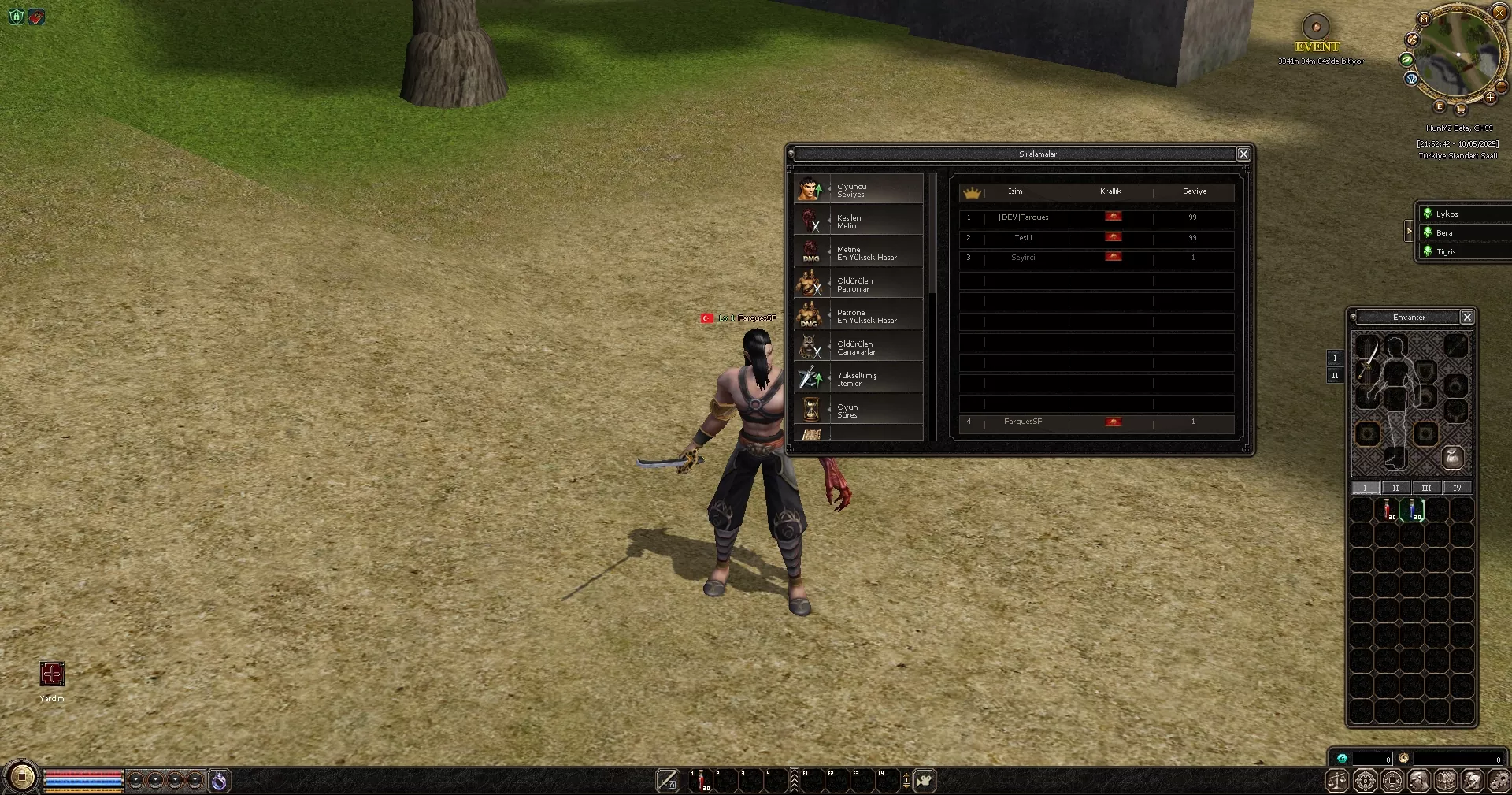Expand the chevron left of the Lykos list

click(x=1409, y=232)
